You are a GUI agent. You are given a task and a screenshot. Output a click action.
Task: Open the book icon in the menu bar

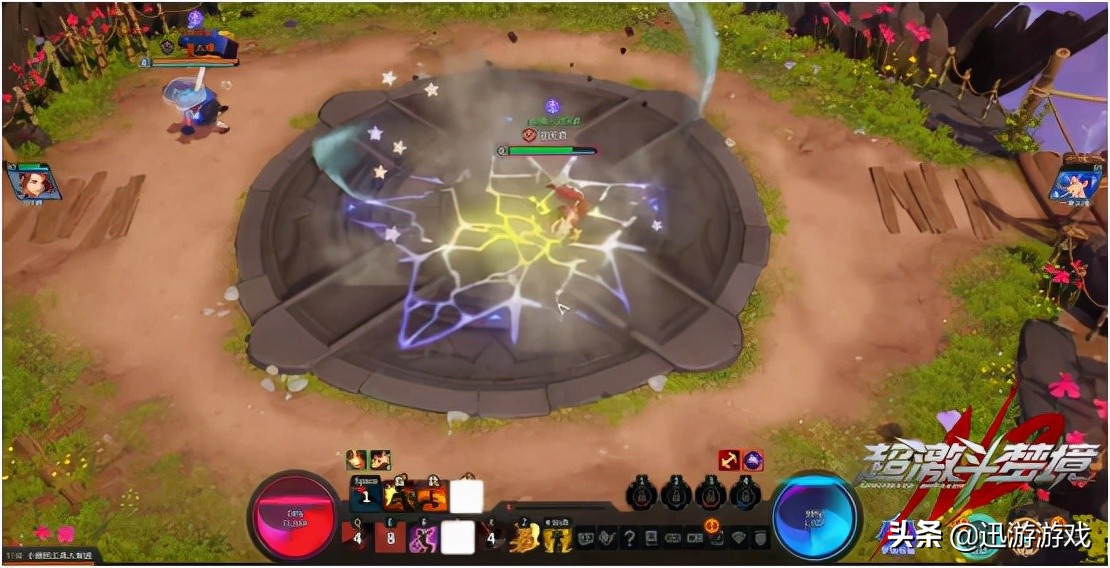651,538
